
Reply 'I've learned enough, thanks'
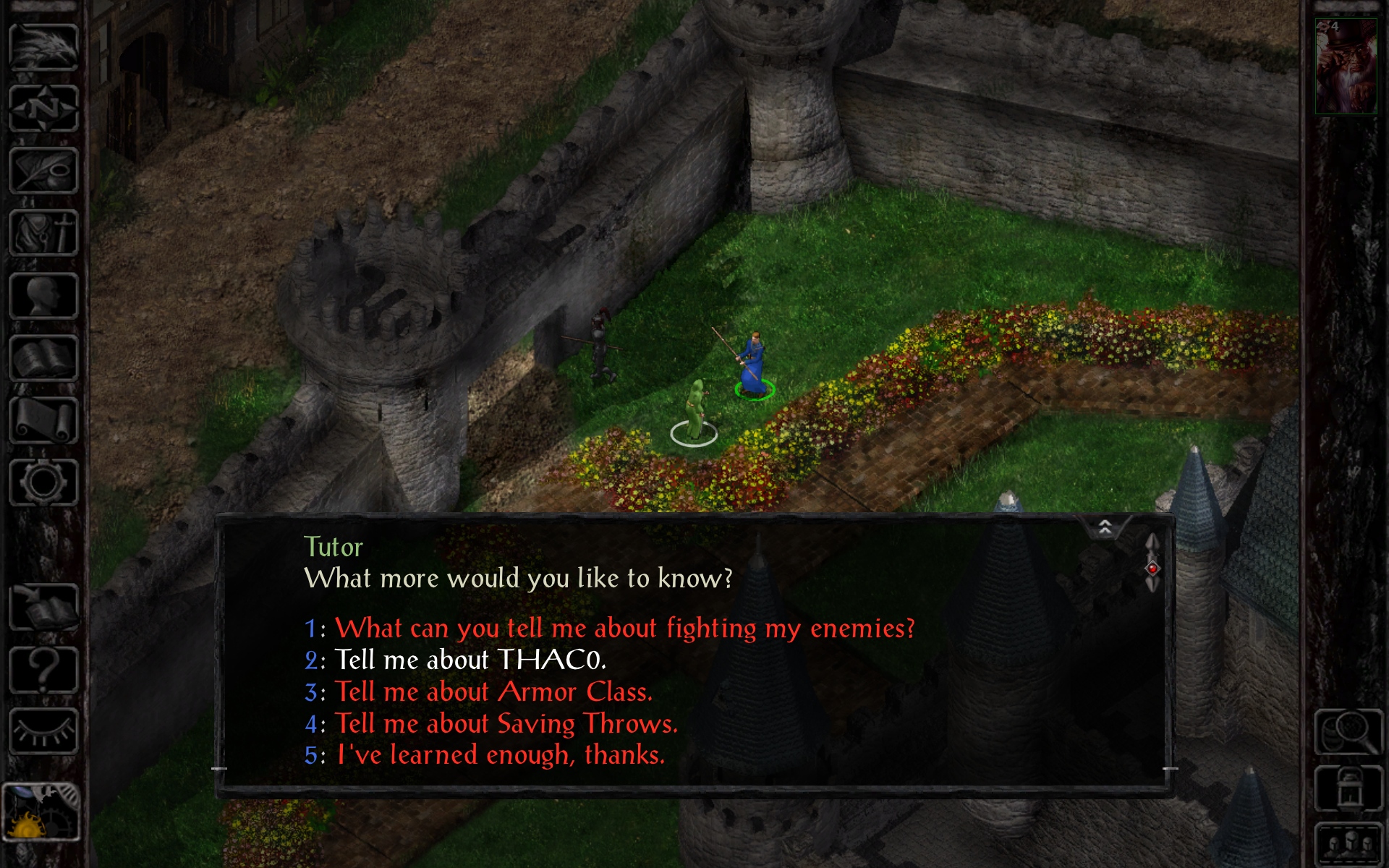(x=500, y=755)
